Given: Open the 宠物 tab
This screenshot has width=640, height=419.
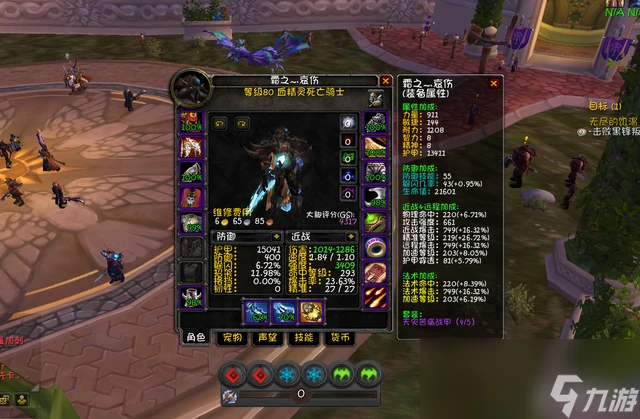Looking at the screenshot, I should (233, 338).
